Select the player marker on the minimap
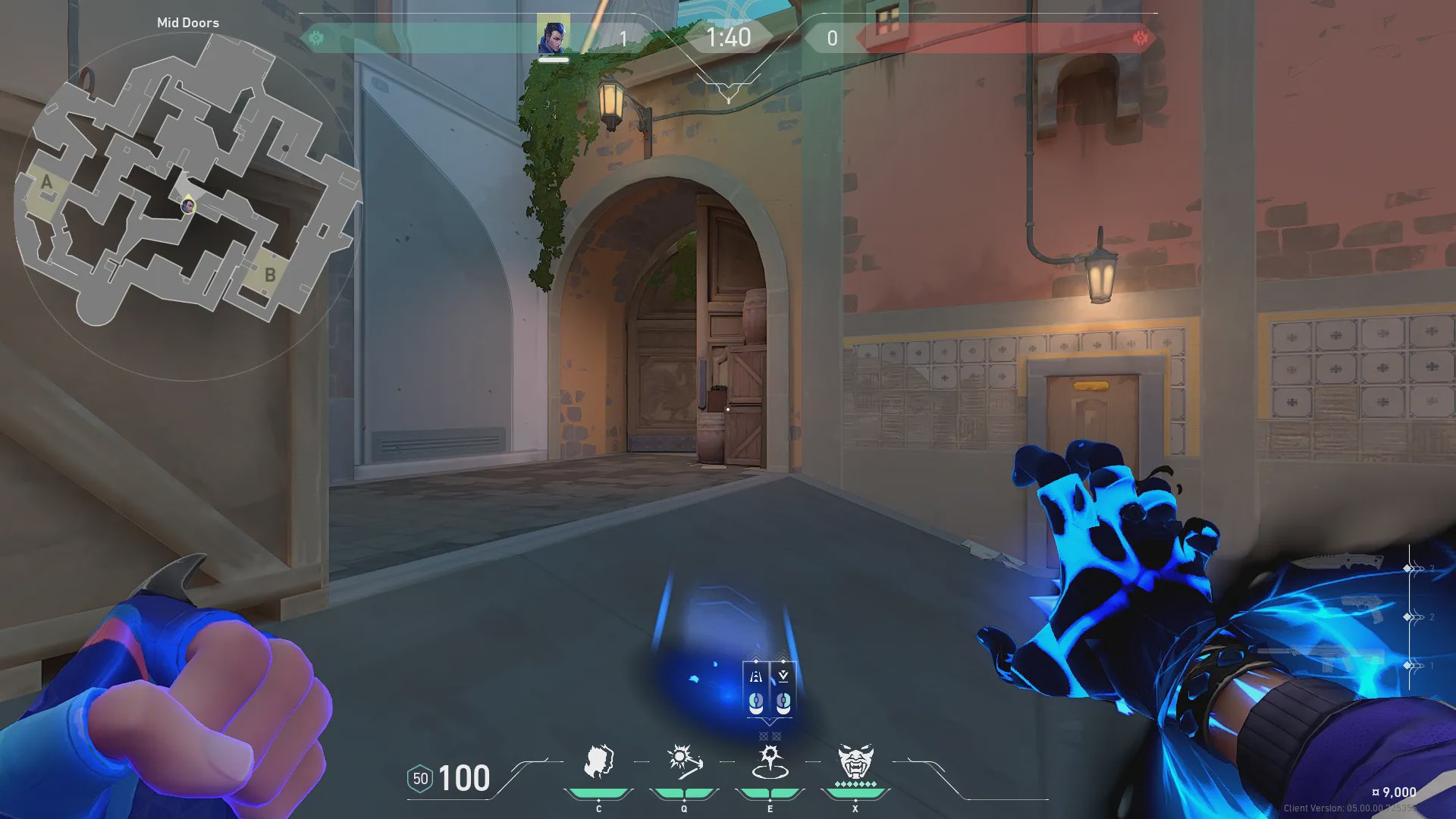This screenshot has width=1456, height=819. coord(187,205)
